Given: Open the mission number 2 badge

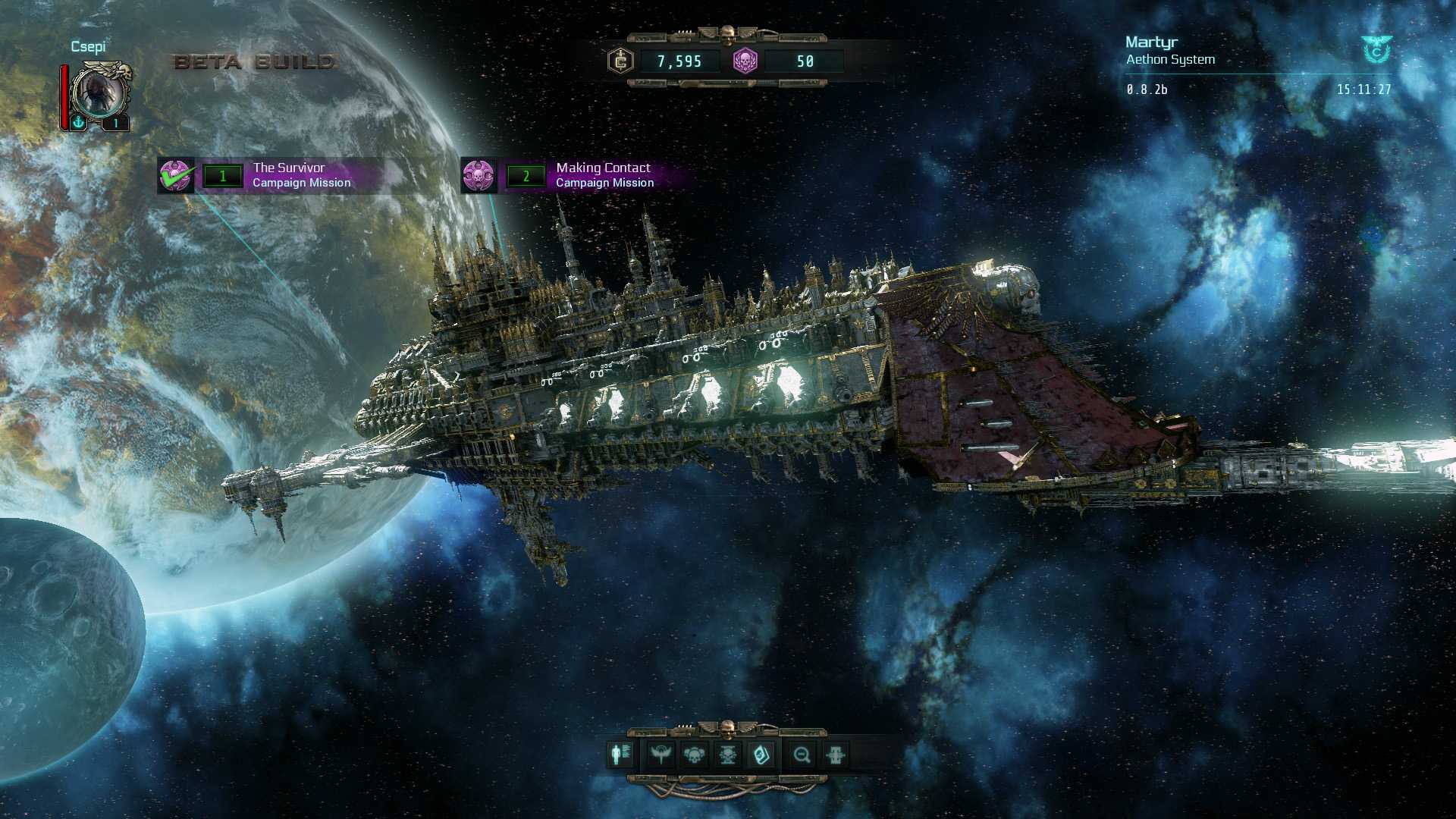Looking at the screenshot, I should tap(525, 175).
